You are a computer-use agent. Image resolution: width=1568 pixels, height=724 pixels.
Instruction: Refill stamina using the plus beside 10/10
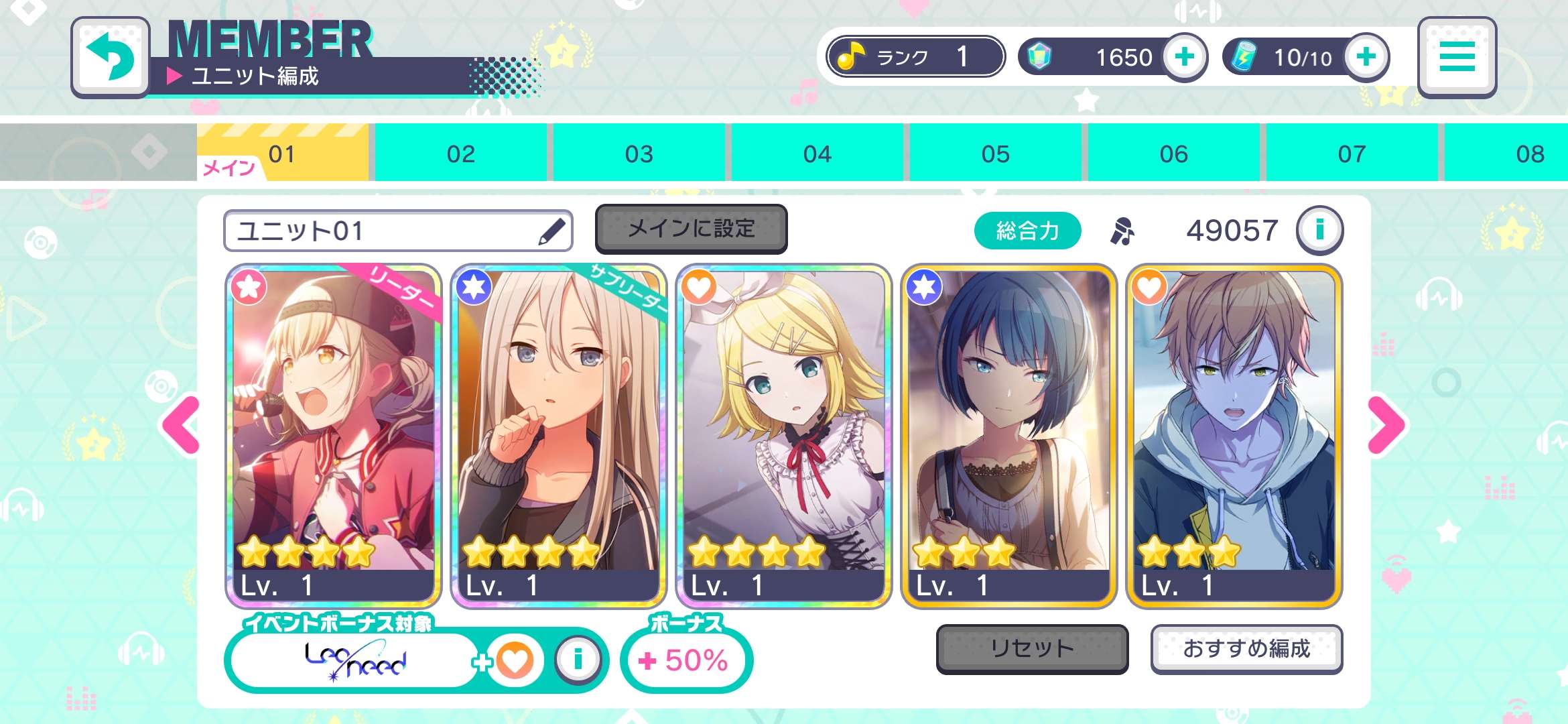coord(1365,58)
